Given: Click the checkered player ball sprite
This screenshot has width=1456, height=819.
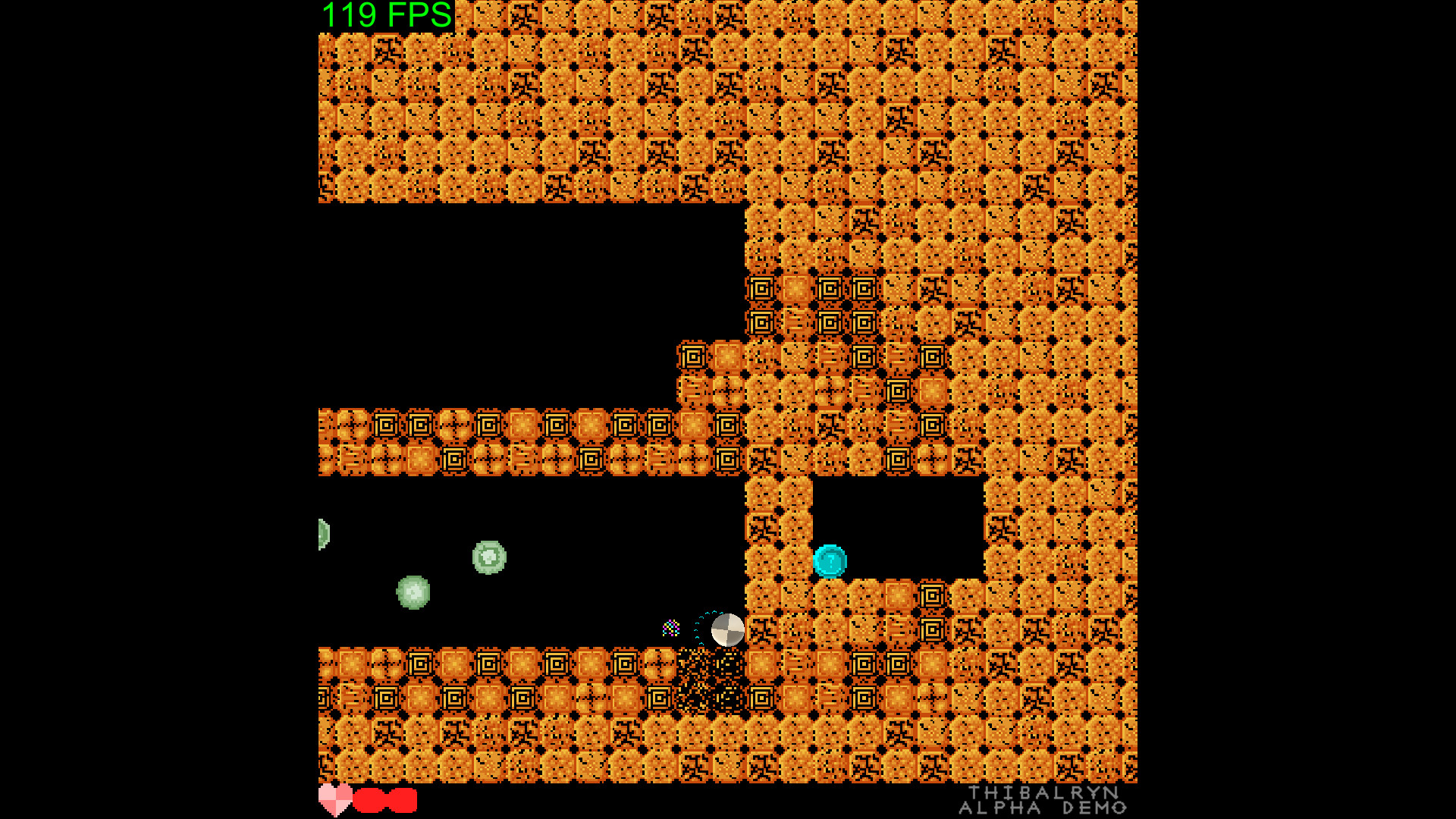Looking at the screenshot, I should coord(726,630).
